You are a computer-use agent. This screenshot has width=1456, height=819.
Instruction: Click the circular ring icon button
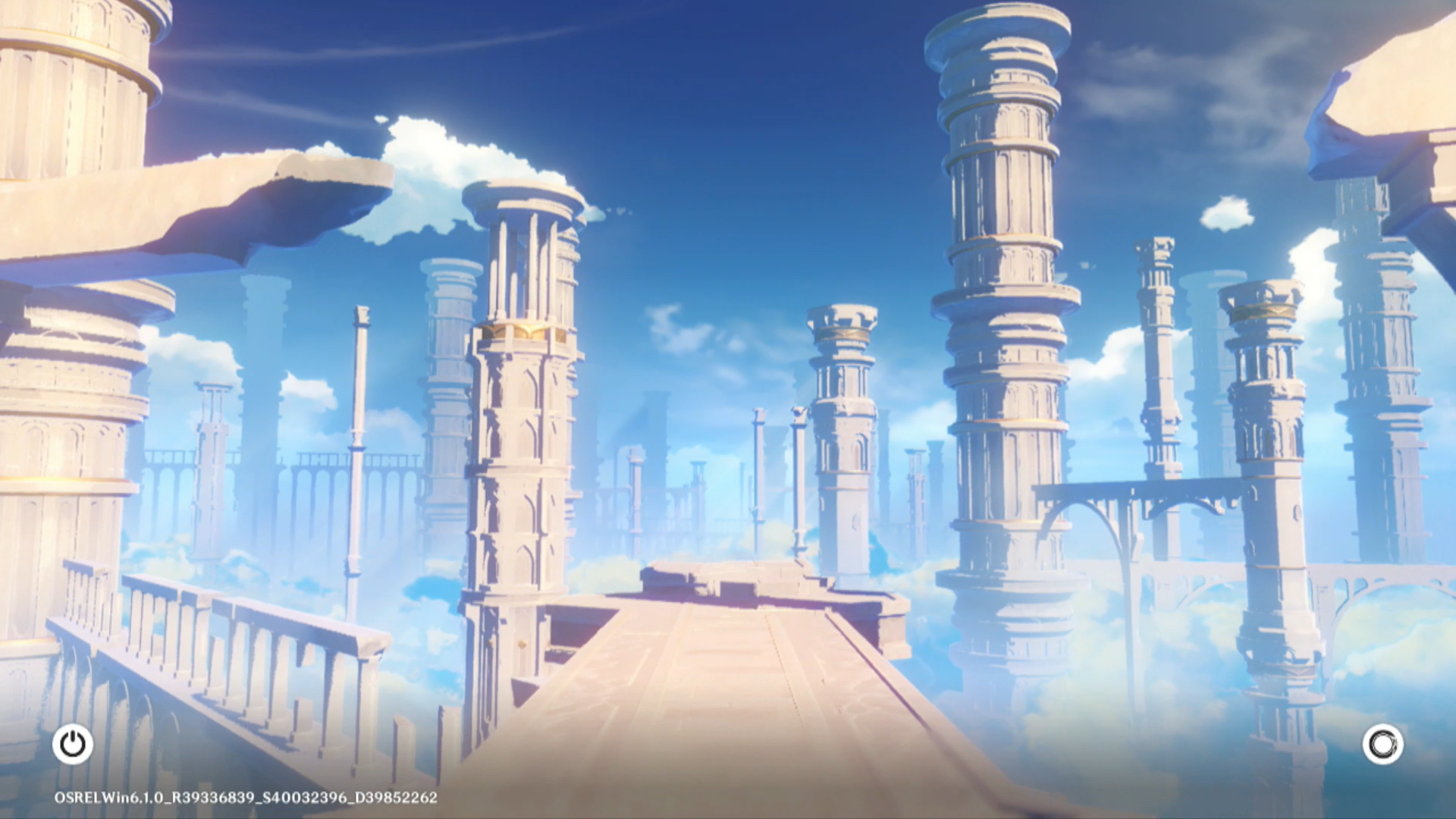tap(1382, 744)
